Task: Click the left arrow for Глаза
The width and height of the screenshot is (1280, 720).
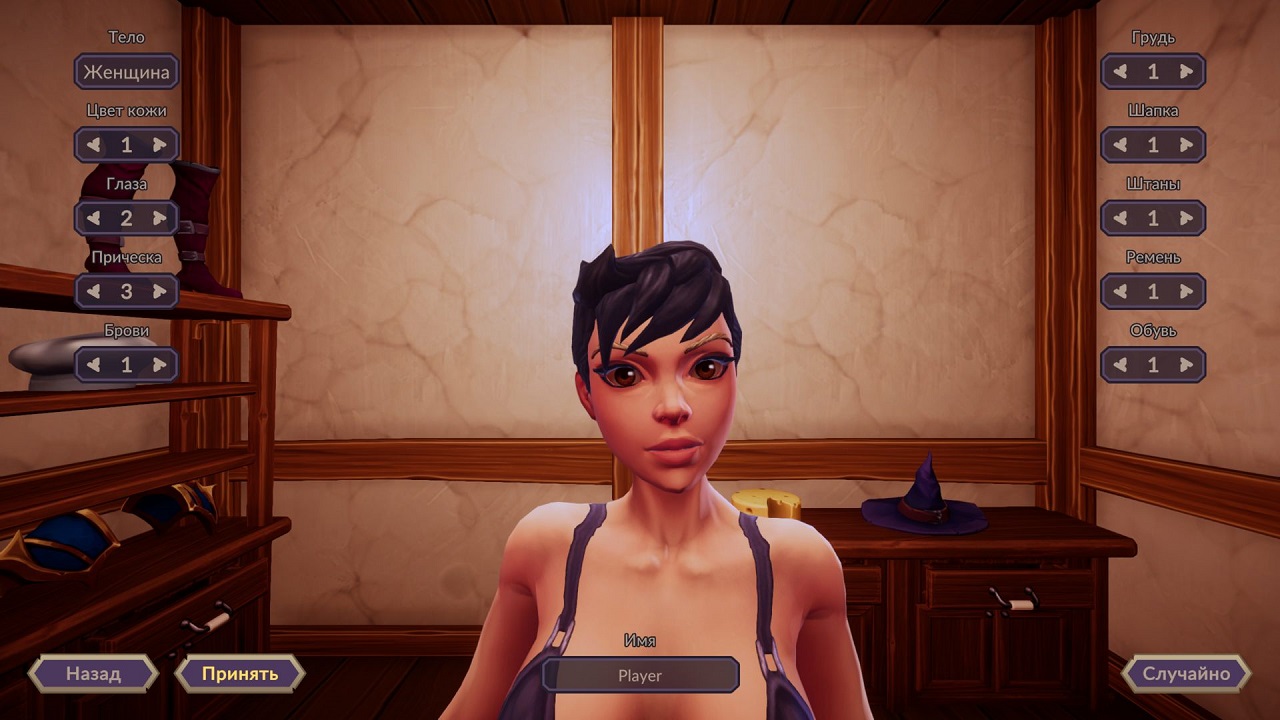Action: pos(94,218)
